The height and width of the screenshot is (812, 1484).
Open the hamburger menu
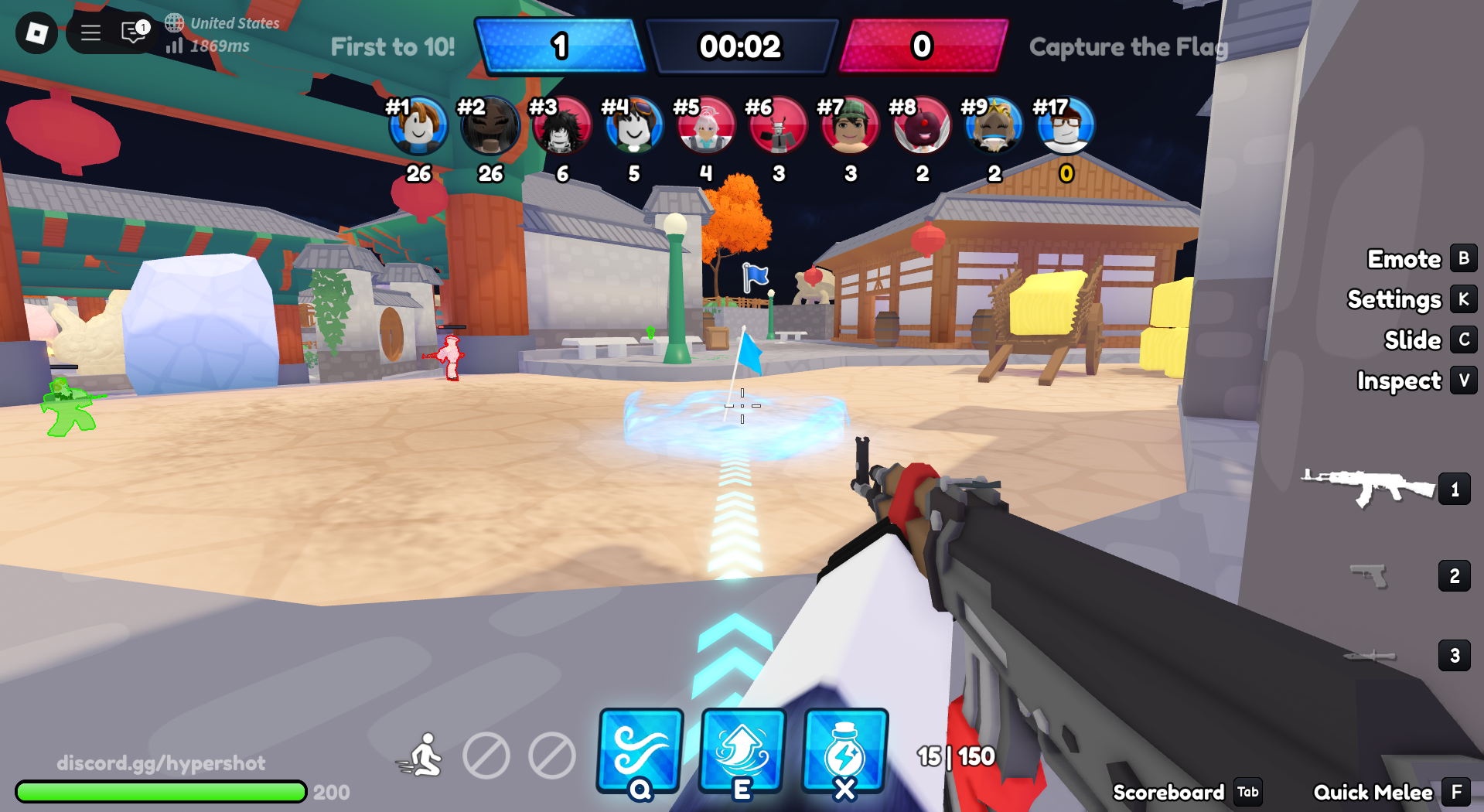[x=90, y=32]
